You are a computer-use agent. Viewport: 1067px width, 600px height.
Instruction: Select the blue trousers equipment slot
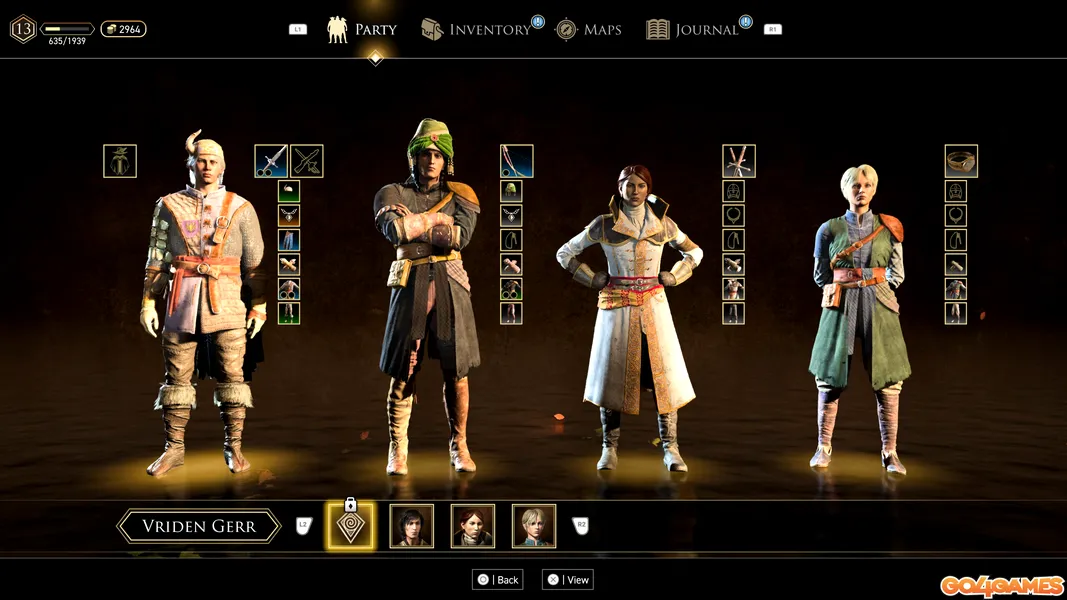289,240
